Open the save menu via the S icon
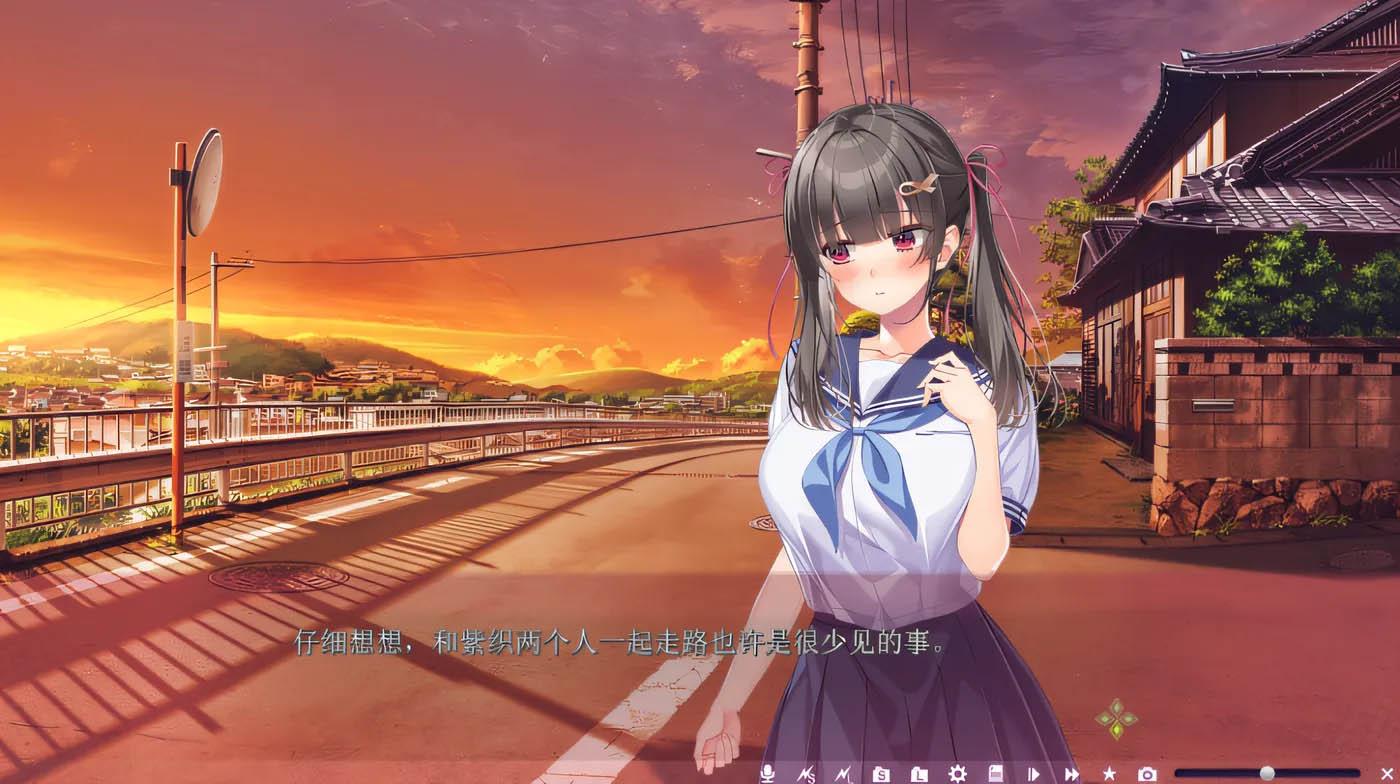The height and width of the screenshot is (784, 1400). coord(882,770)
